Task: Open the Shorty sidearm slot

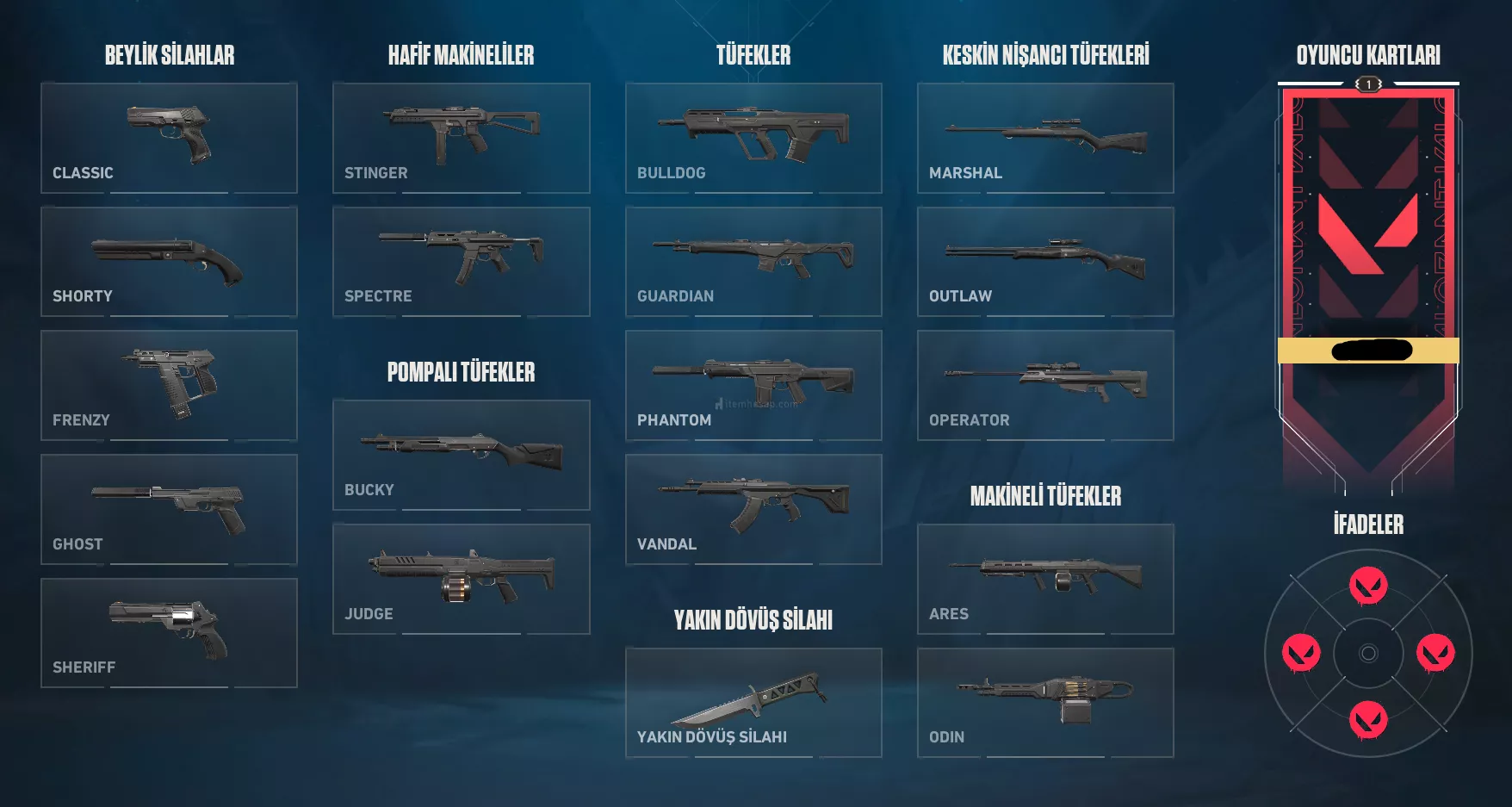Action: tap(169, 261)
